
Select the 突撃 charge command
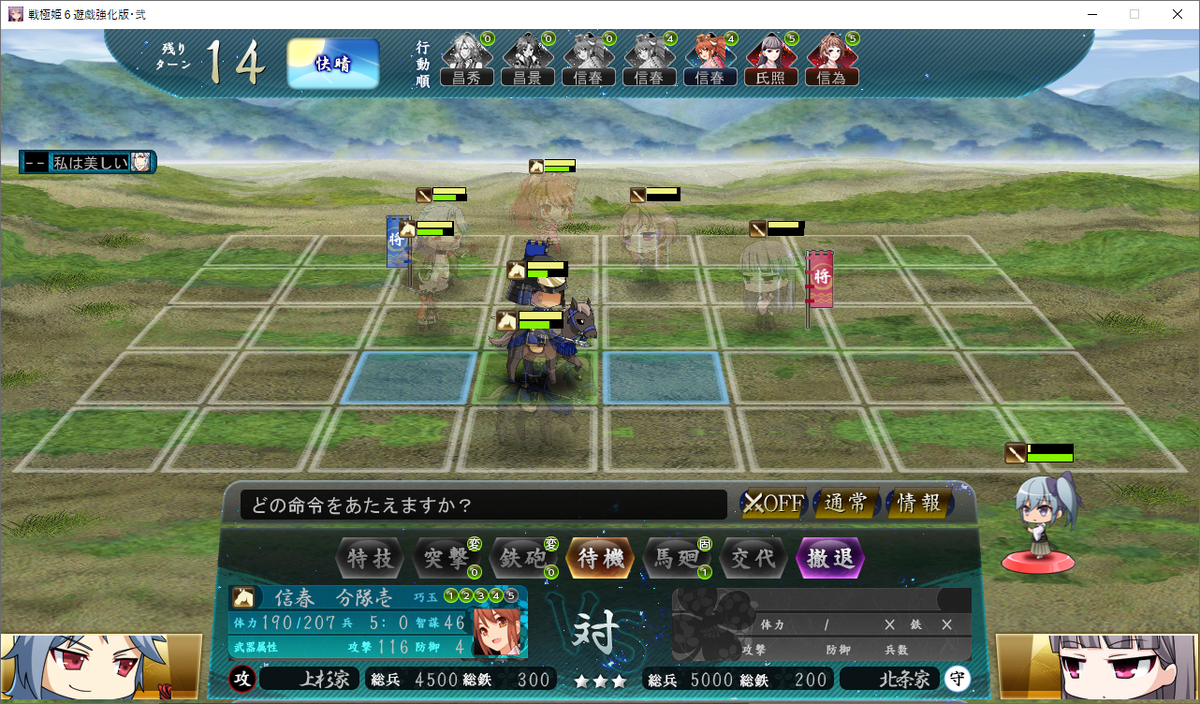(446, 558)
